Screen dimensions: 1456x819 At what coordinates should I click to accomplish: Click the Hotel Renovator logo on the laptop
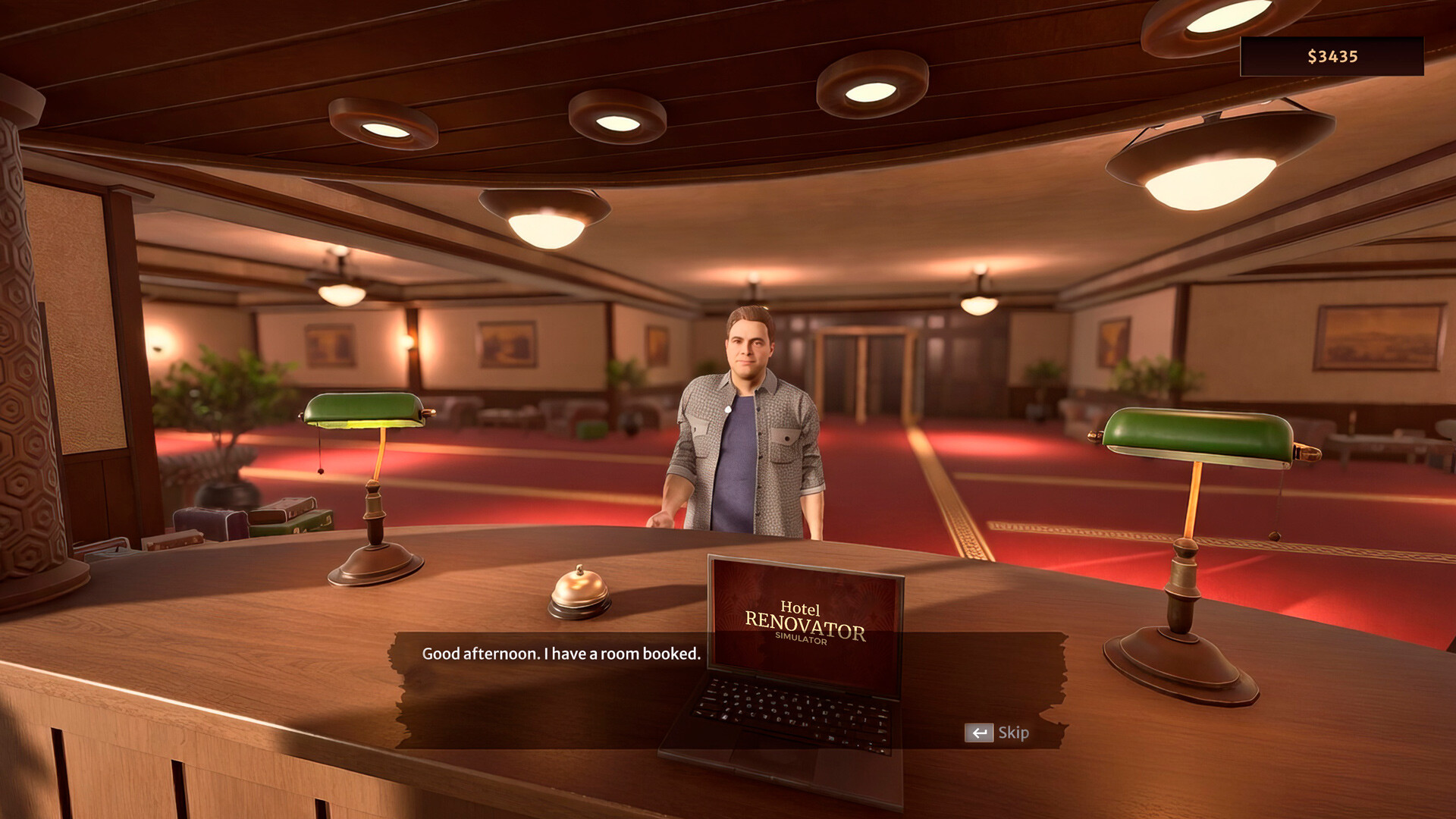click(x=807, y=623)
